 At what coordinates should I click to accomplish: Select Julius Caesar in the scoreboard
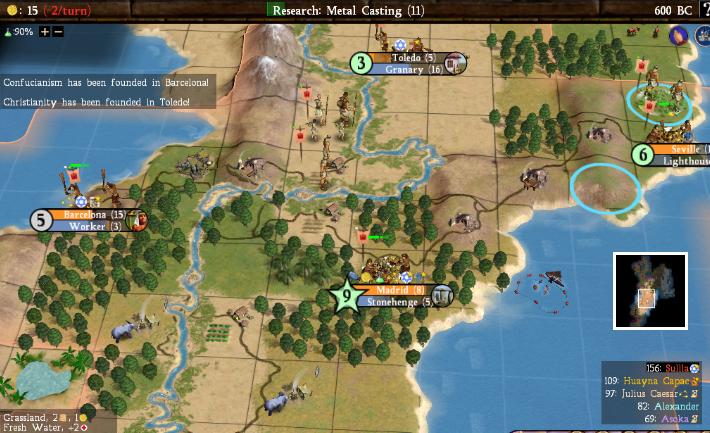[x=653, y=394]
